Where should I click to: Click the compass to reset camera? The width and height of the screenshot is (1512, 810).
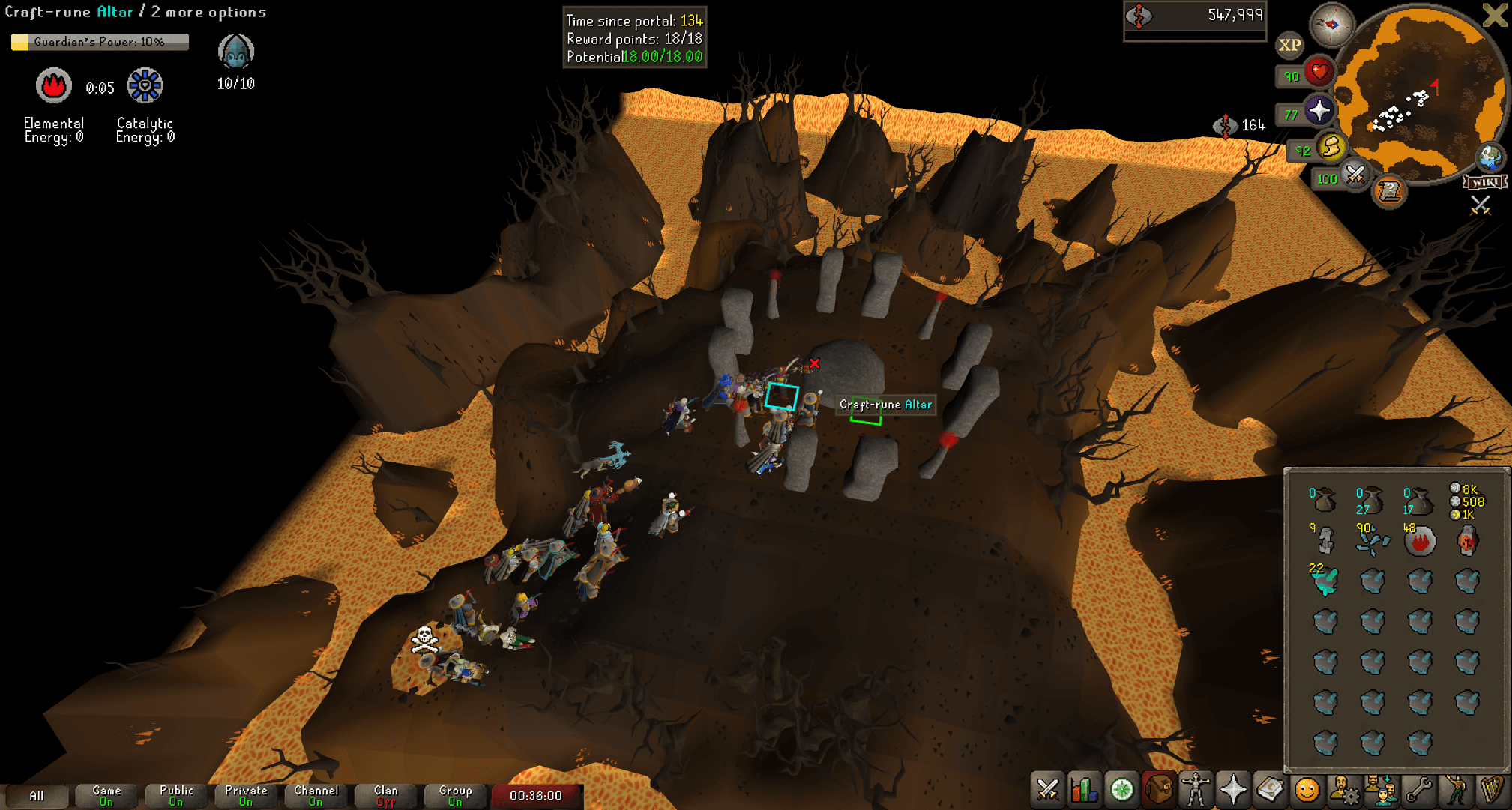(1332, 28)
